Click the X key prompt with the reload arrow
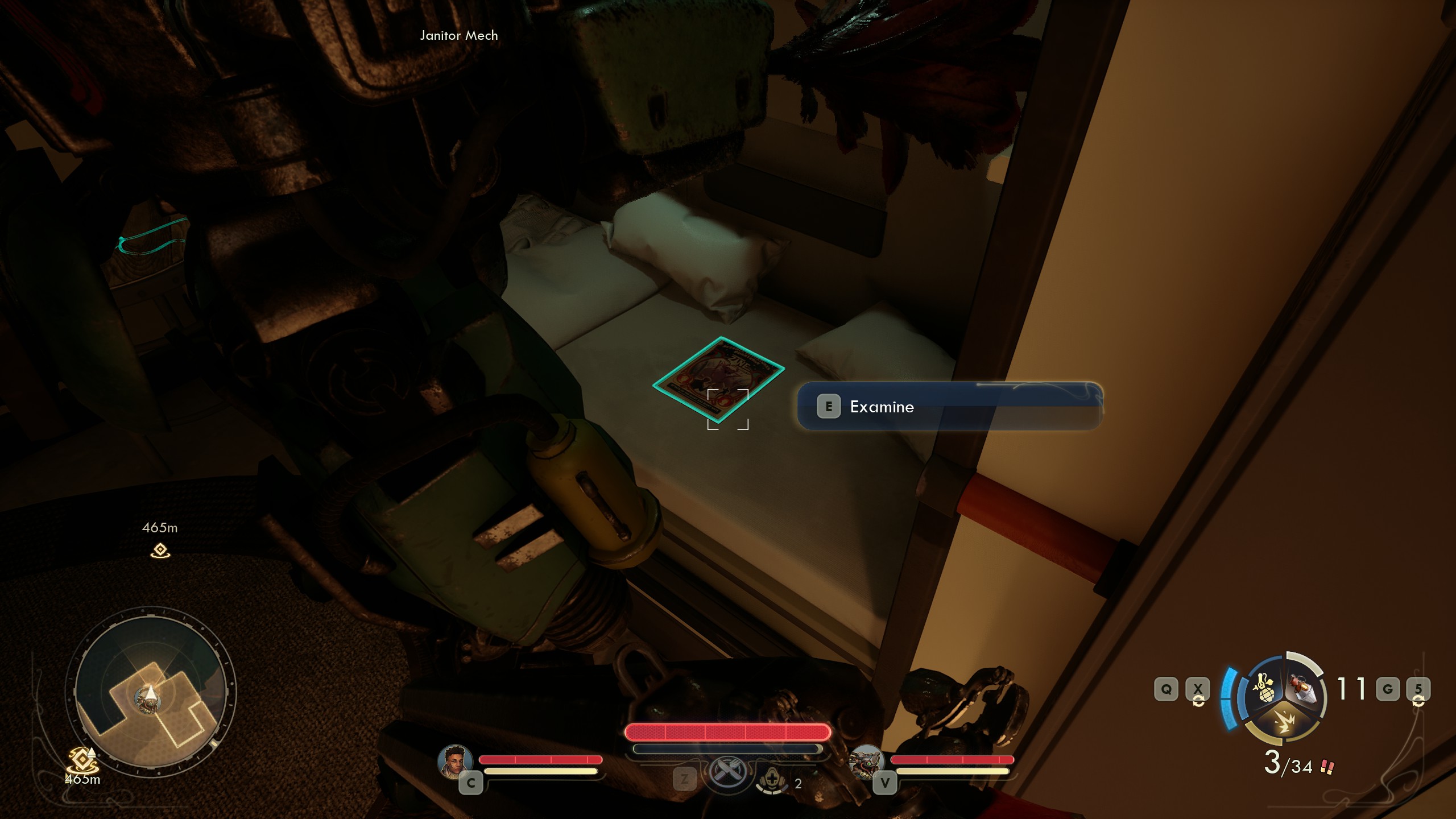Screen dimensions: 1456x819 pyautogui.click(x=1198, y=688)
